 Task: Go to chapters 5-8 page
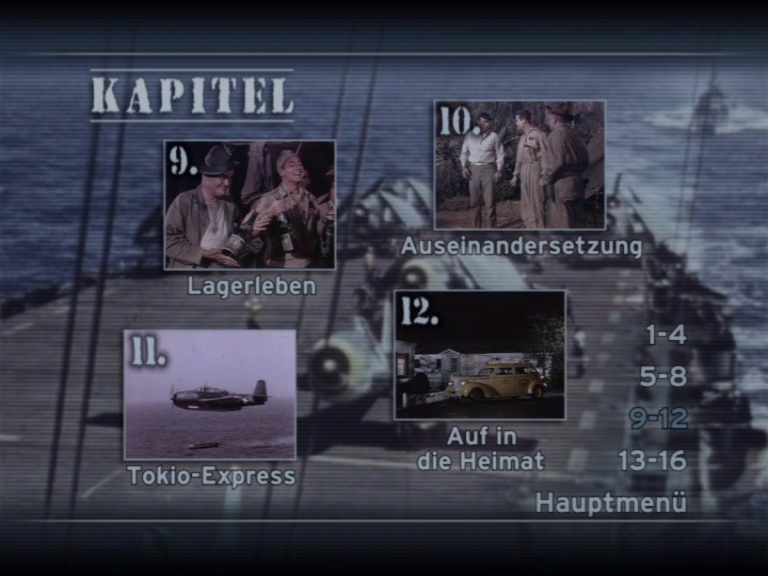(x=664, y=377)
